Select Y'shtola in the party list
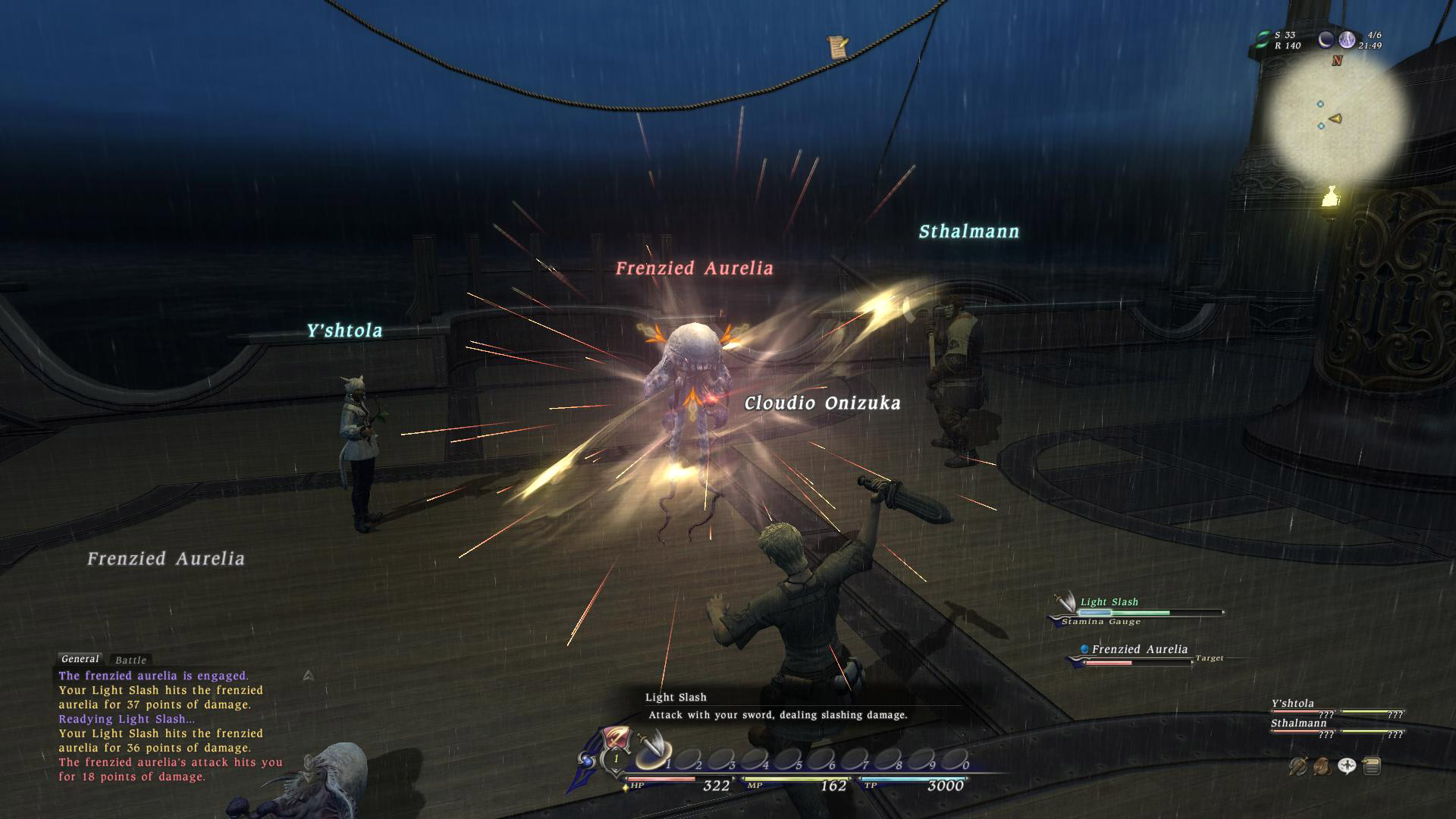The image size is (1456, 819). [x=1293, y=704]
